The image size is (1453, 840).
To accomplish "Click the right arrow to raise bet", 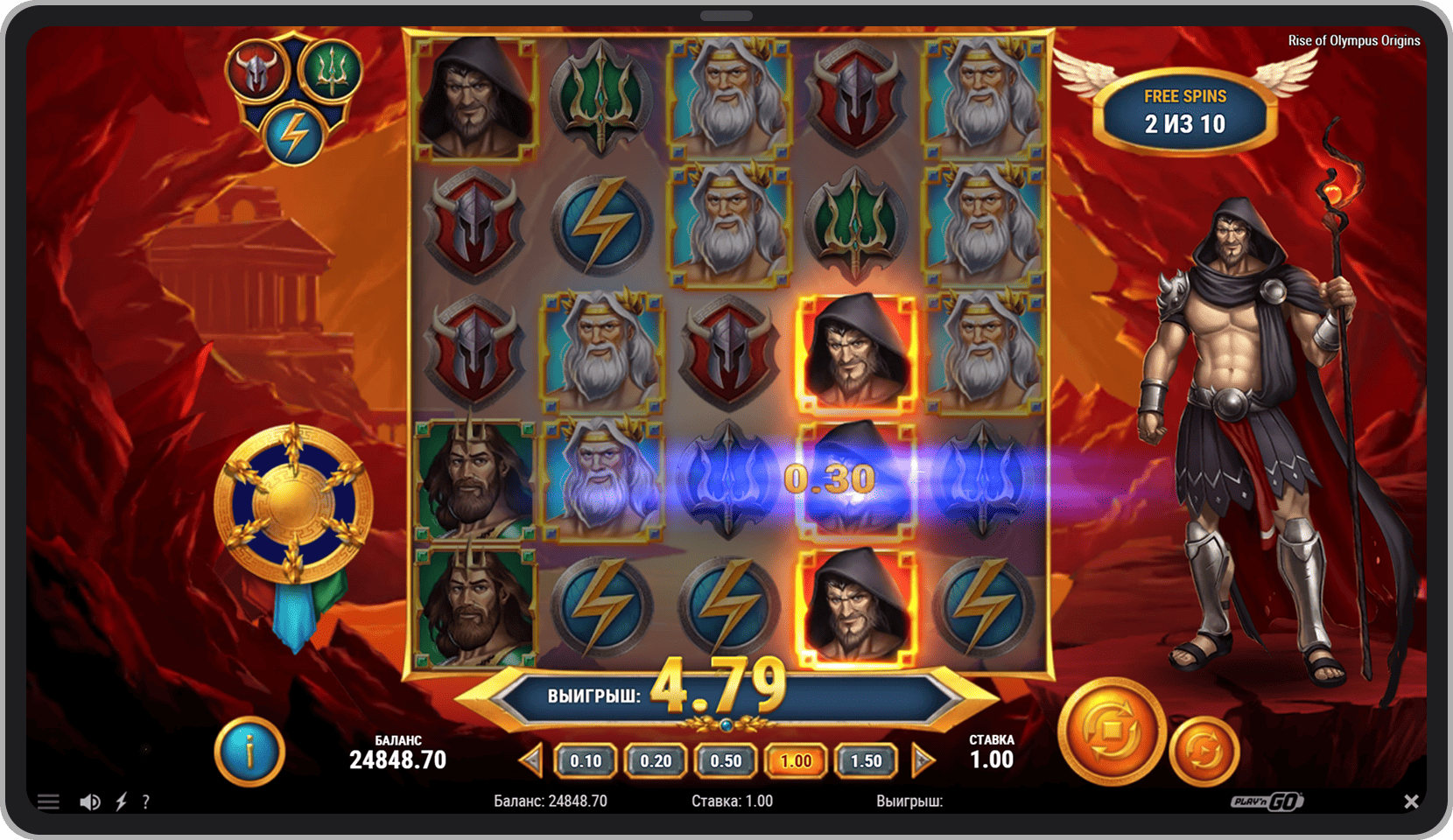I will coord(922,760).
